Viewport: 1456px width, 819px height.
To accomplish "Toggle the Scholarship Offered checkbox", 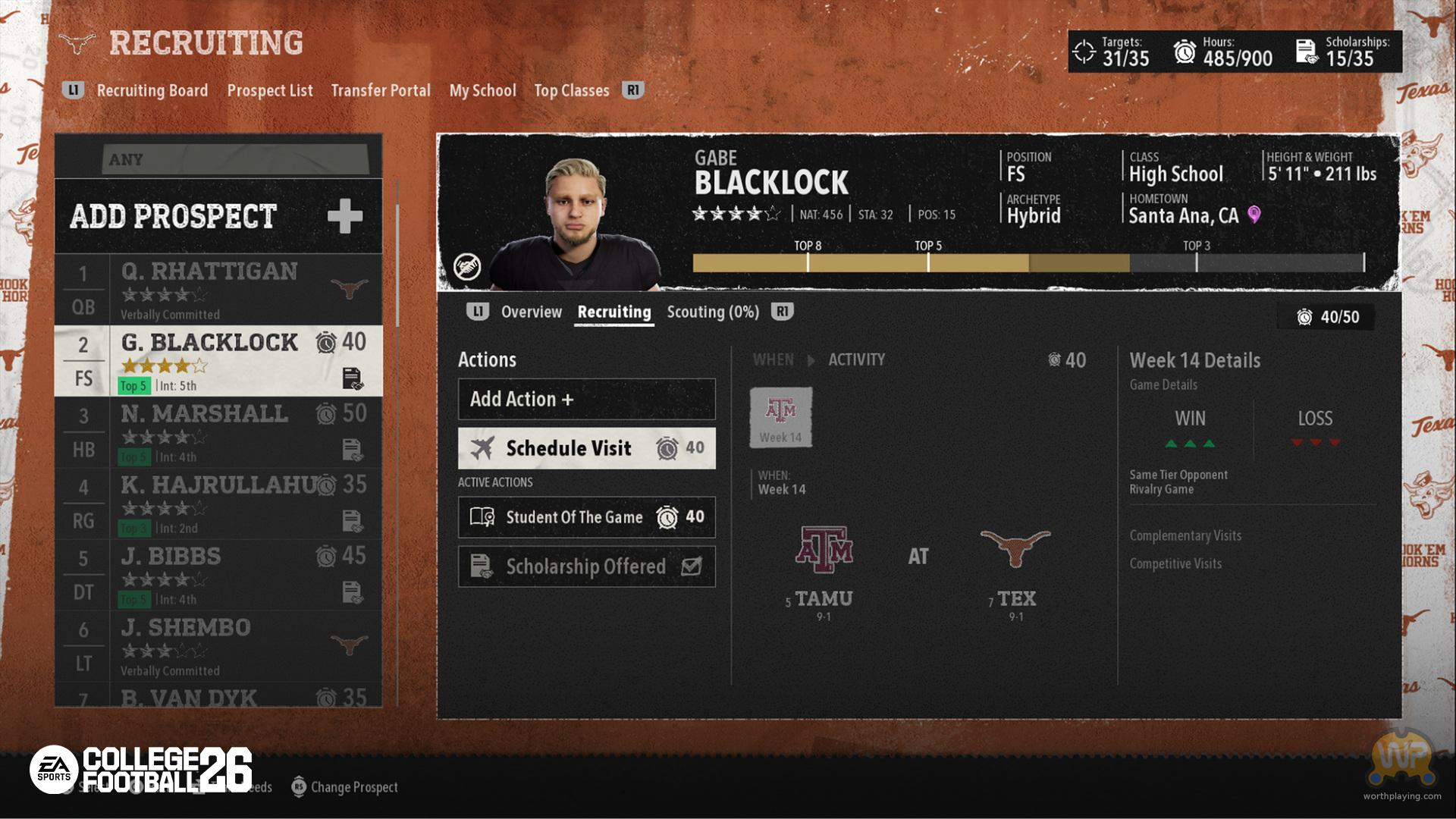I will [691, 566].
